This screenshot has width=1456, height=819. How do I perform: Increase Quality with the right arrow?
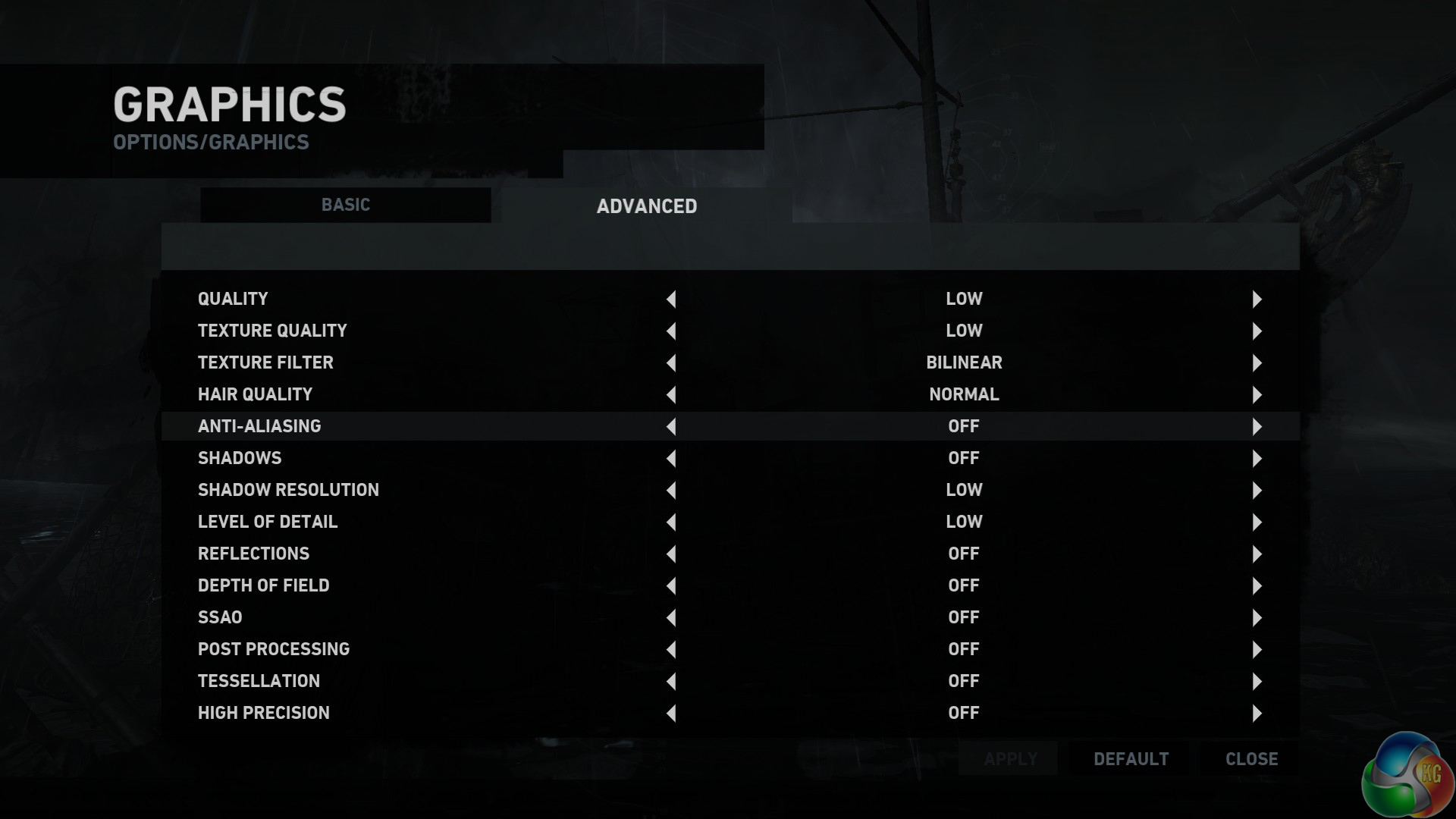click(x=1257, y=300)
